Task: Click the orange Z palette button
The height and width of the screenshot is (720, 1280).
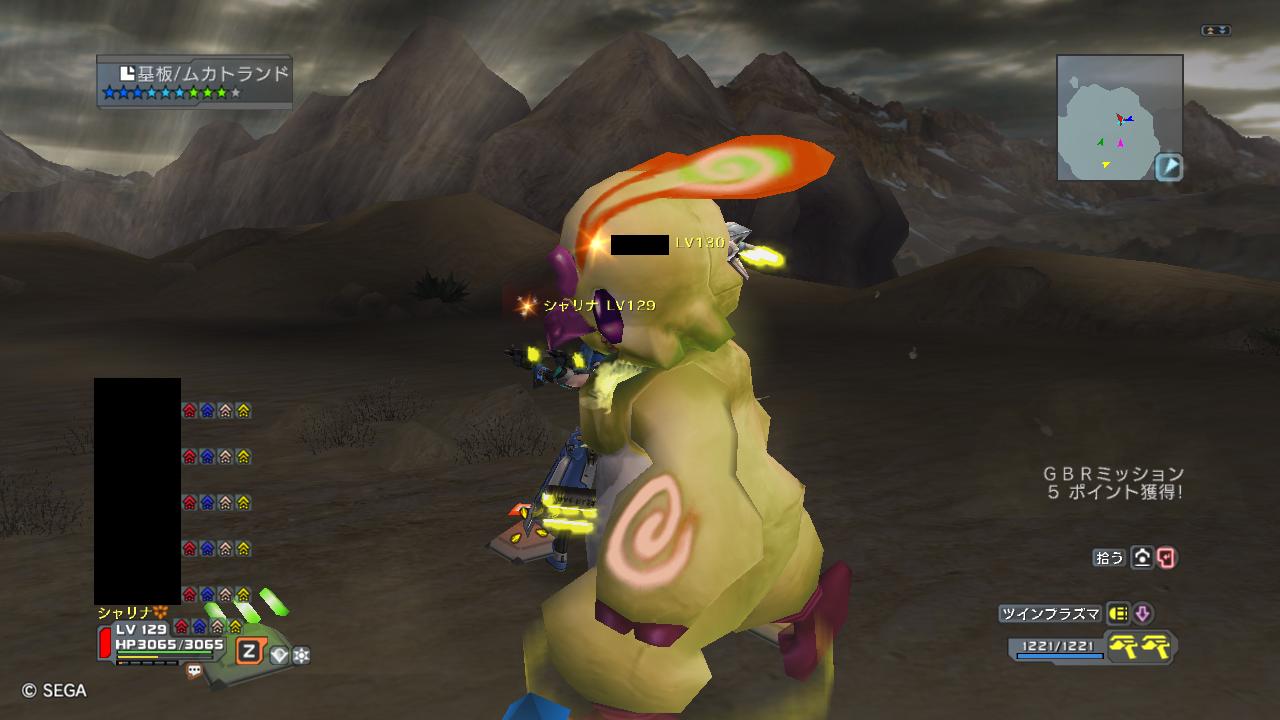Action: 248,652
